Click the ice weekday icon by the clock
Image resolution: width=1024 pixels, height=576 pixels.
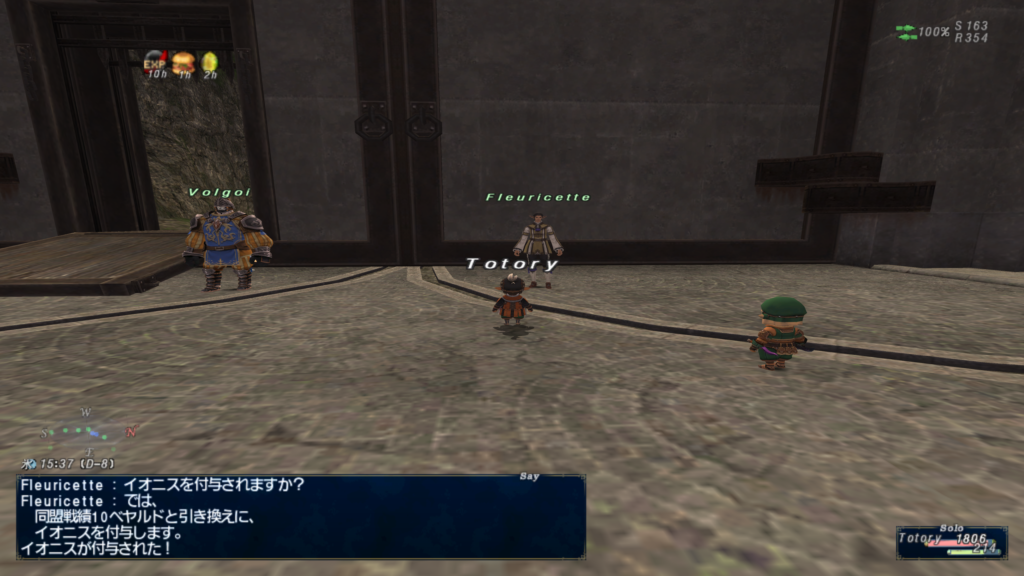point(30,464)
